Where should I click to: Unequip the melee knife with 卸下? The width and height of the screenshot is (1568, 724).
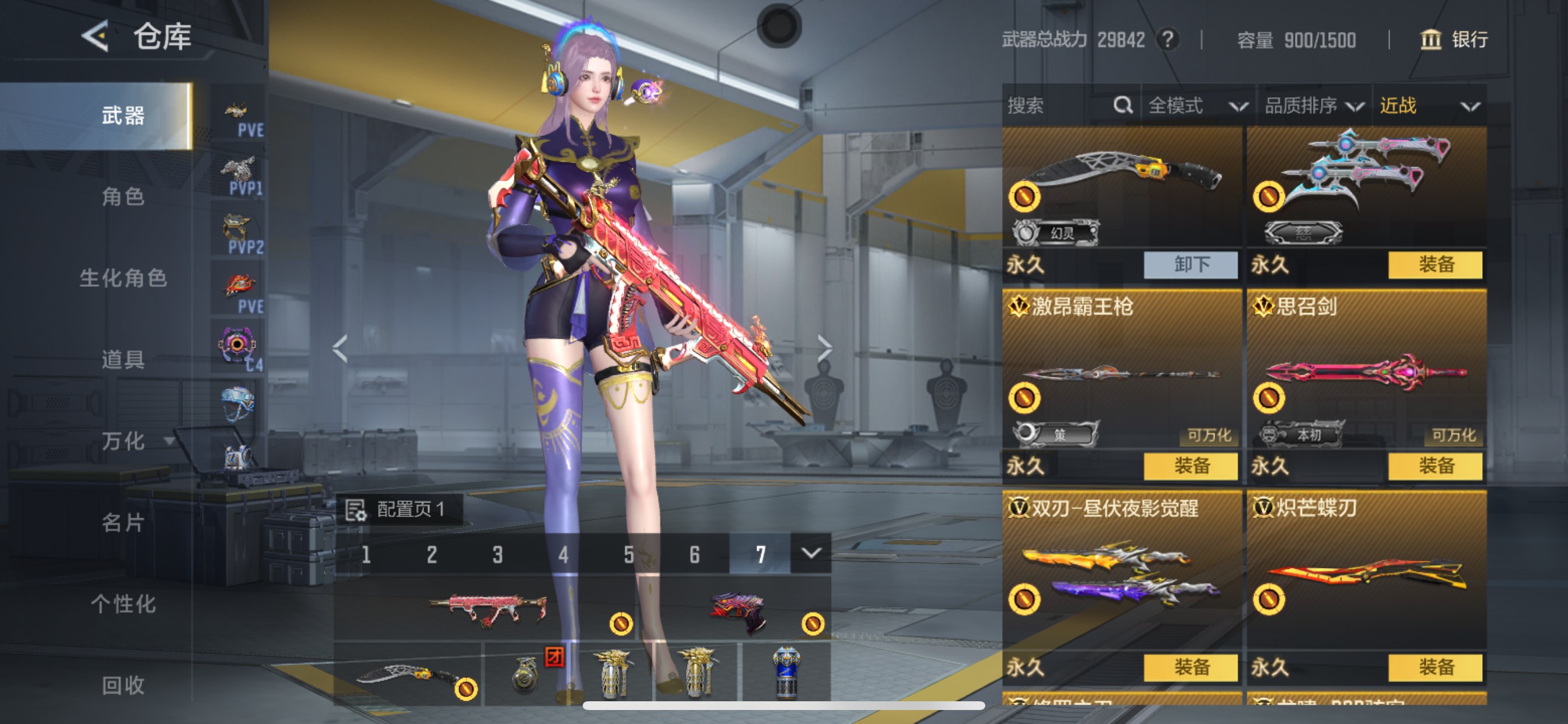[1191, 265]
